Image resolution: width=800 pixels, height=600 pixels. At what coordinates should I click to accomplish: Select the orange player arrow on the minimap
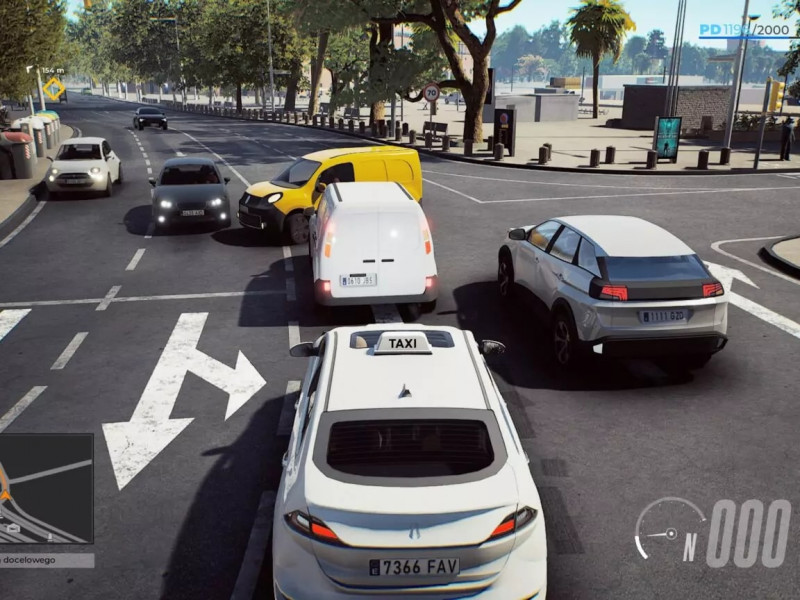4,494
